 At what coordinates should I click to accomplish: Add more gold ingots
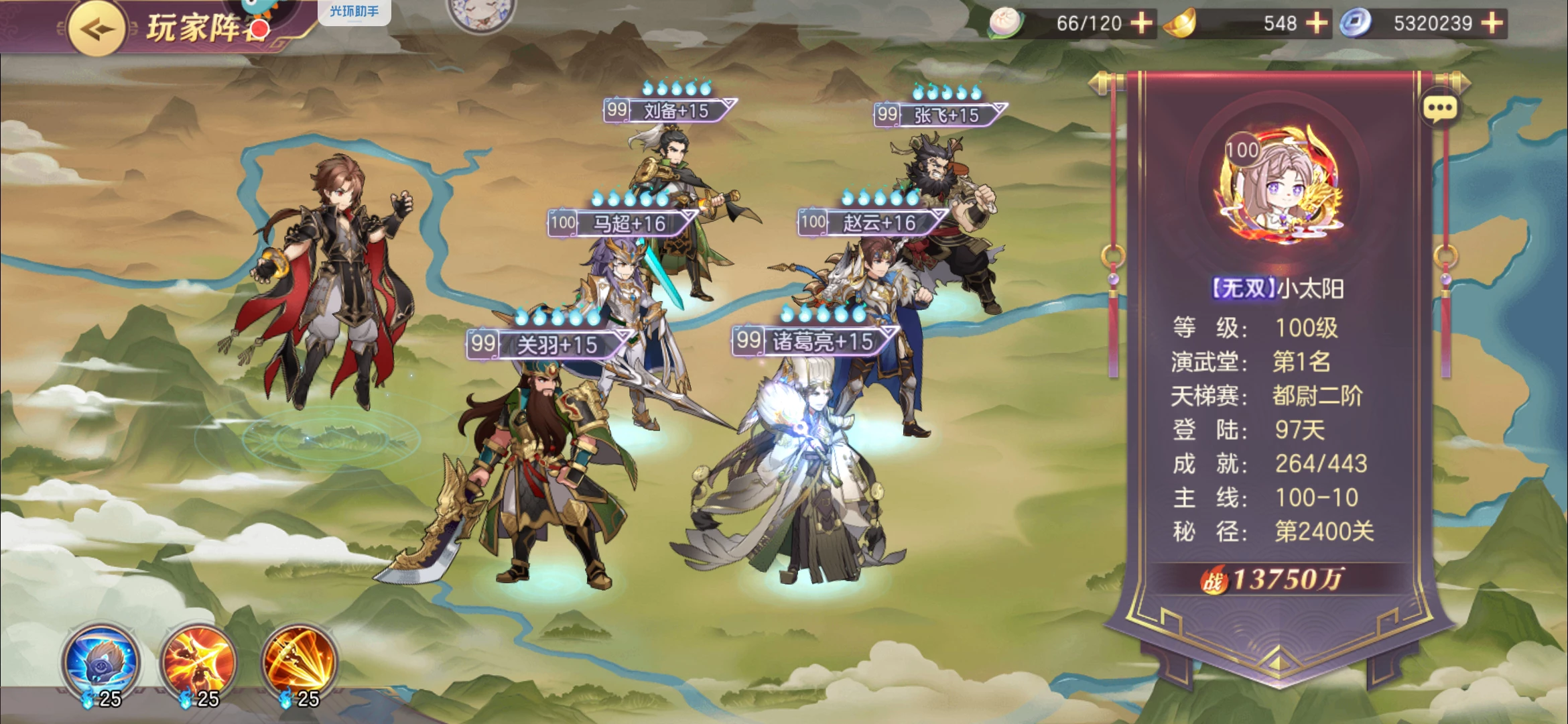click(1316, 23)
